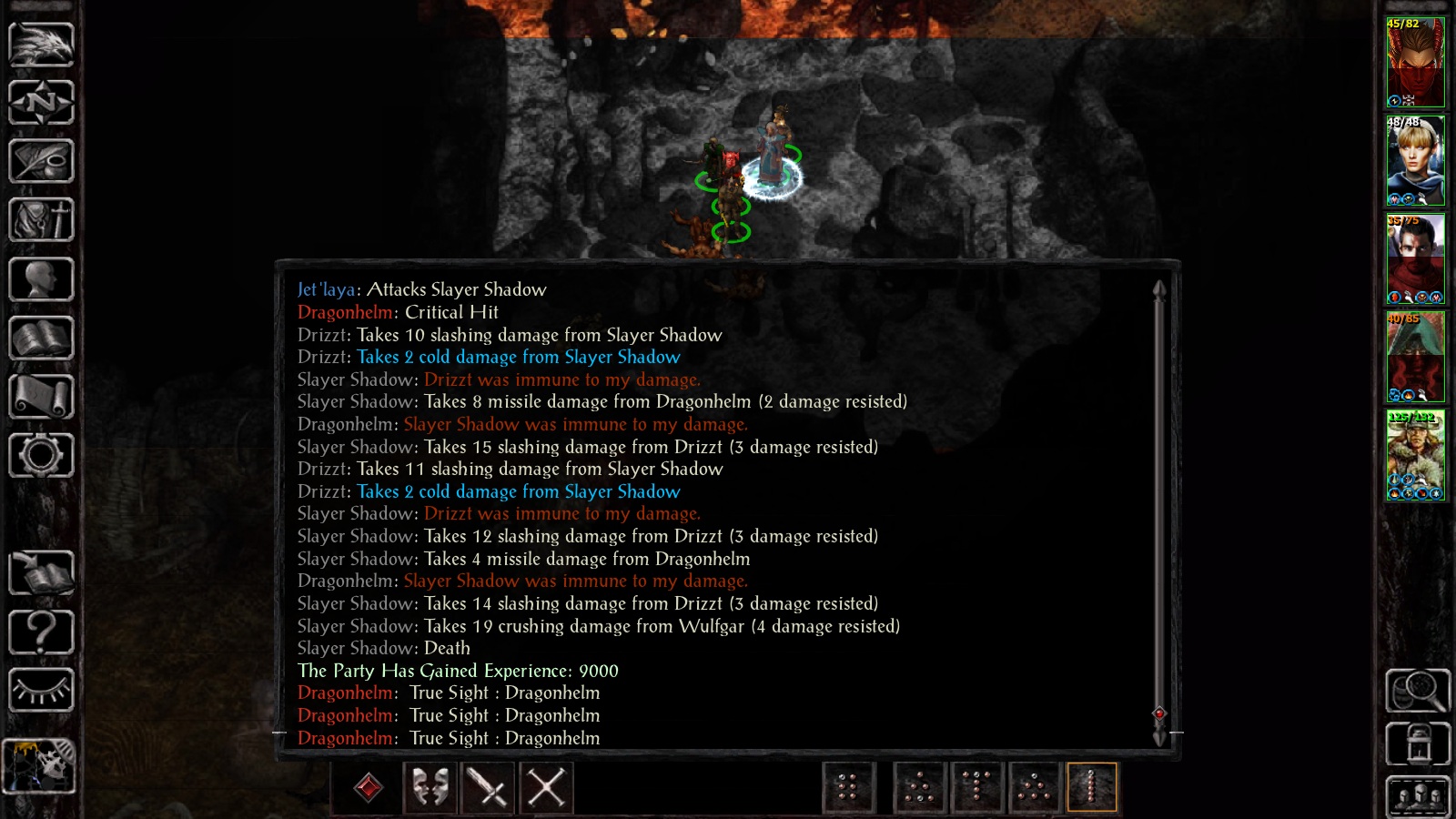Open the inventory screen

[x=41, y=219]
